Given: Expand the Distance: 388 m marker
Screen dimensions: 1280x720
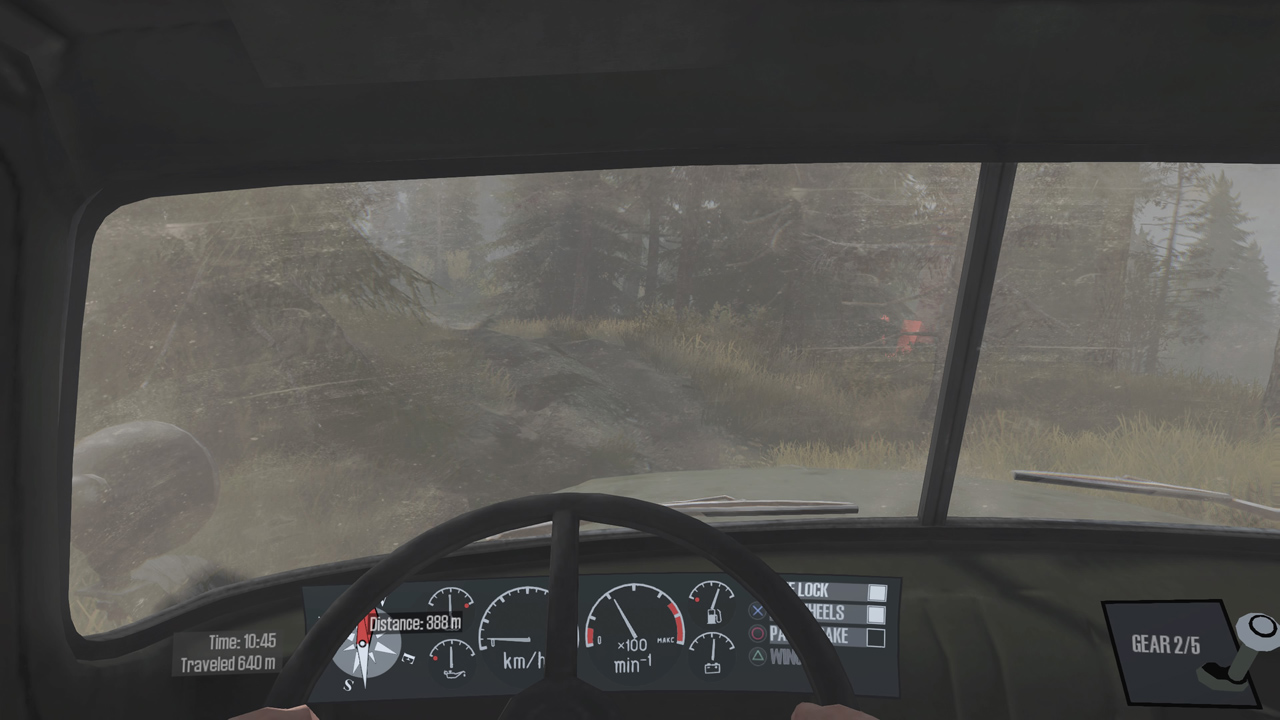Looking at the screenshot, I should (x=417, y=623).
